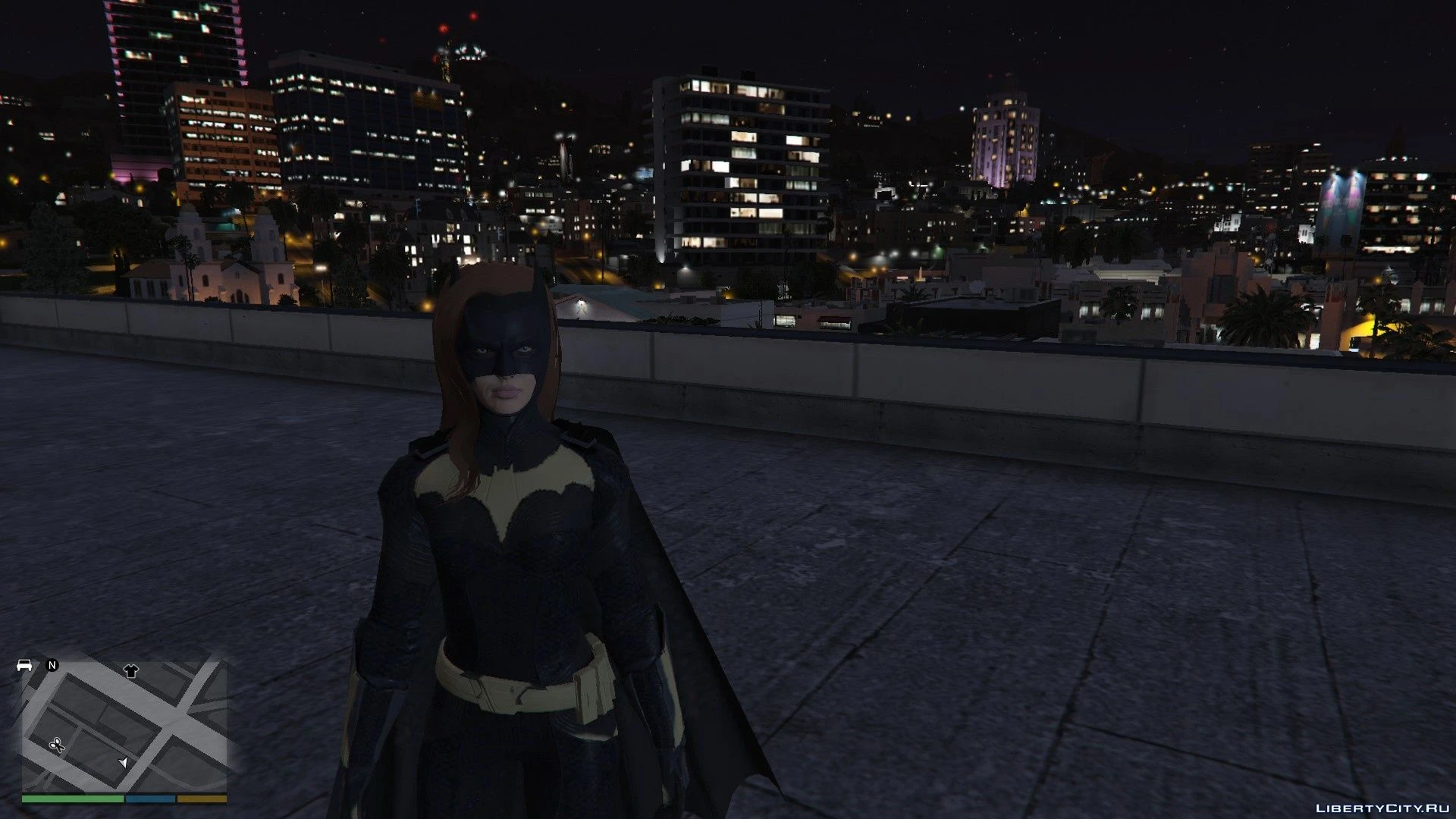Open the clothing shop t-shirt blip

(131, 670)
